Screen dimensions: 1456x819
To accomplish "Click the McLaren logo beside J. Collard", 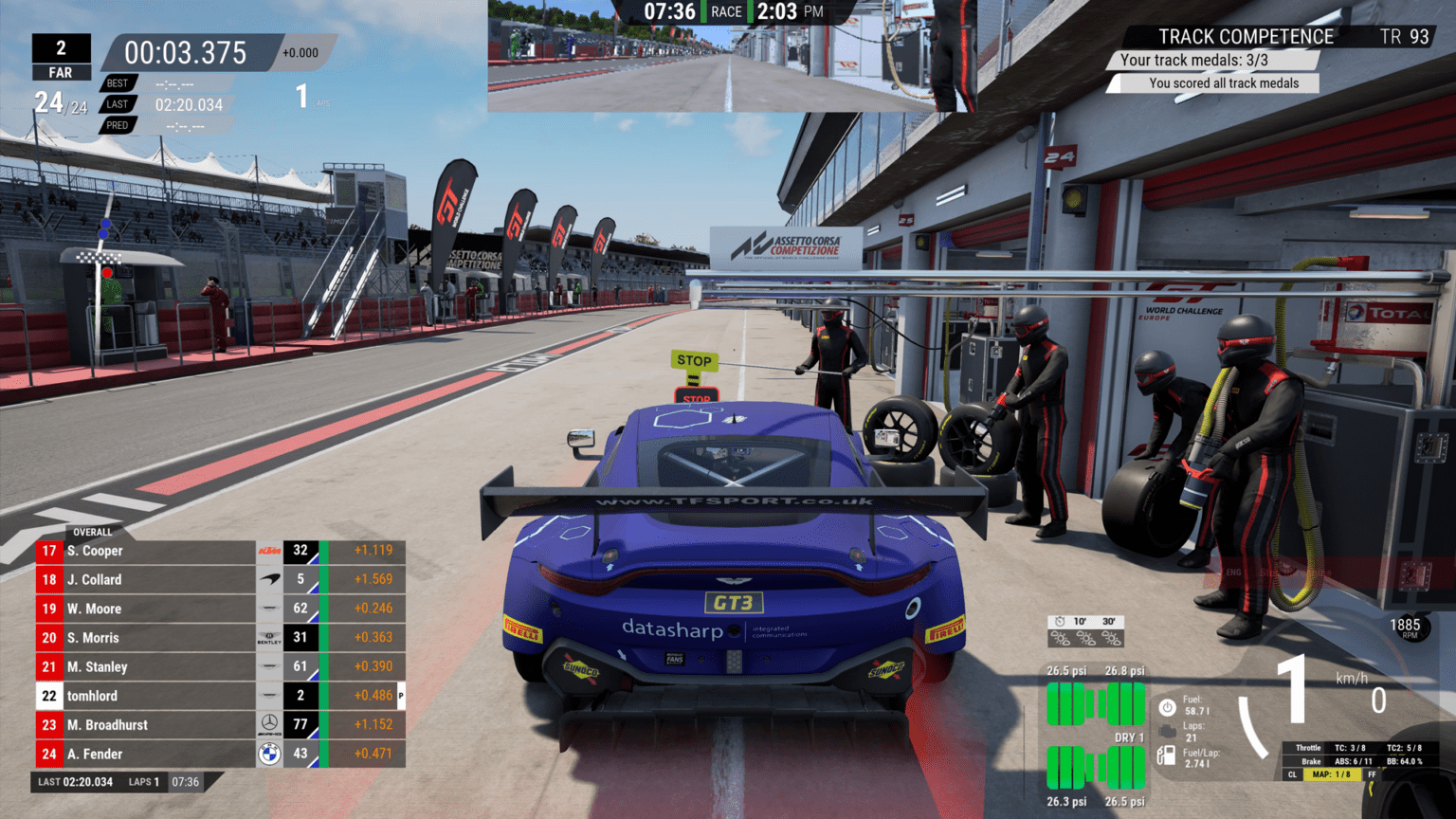I will point(271,579).
